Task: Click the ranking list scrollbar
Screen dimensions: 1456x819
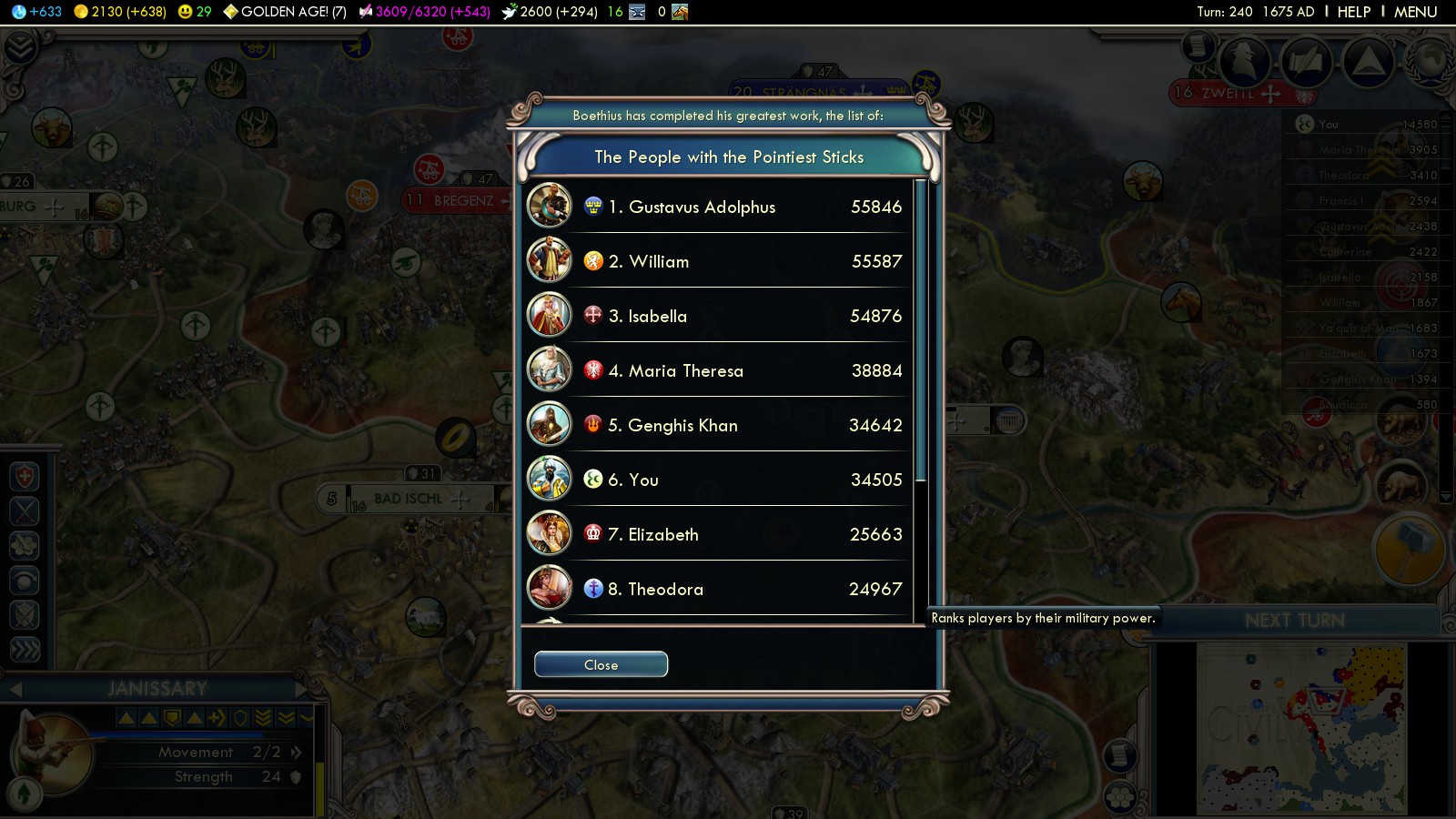Action: coord(920,329)
